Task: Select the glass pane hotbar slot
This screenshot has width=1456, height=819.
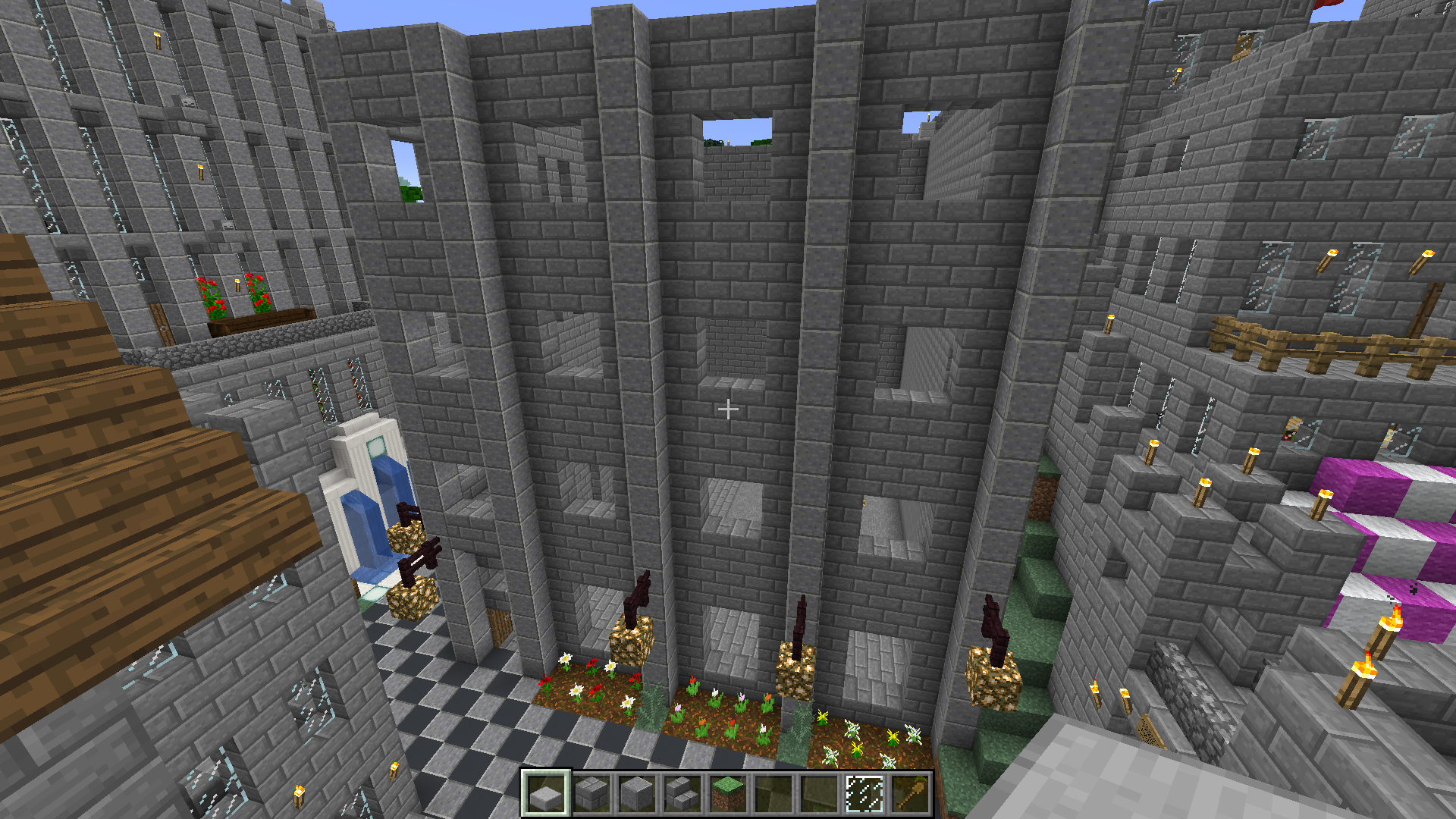Action: 864,794
